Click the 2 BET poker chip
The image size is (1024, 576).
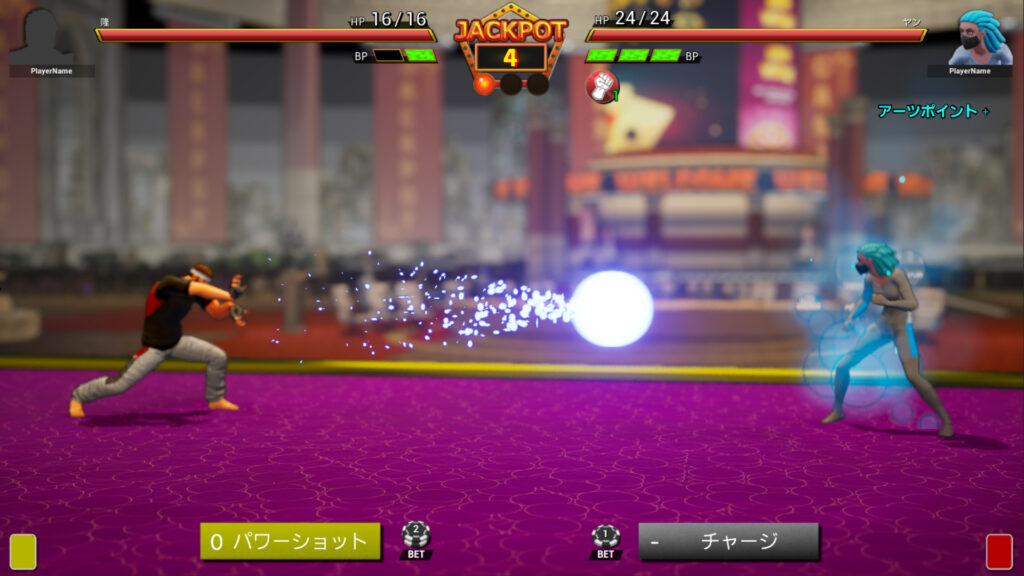[416, 539]
